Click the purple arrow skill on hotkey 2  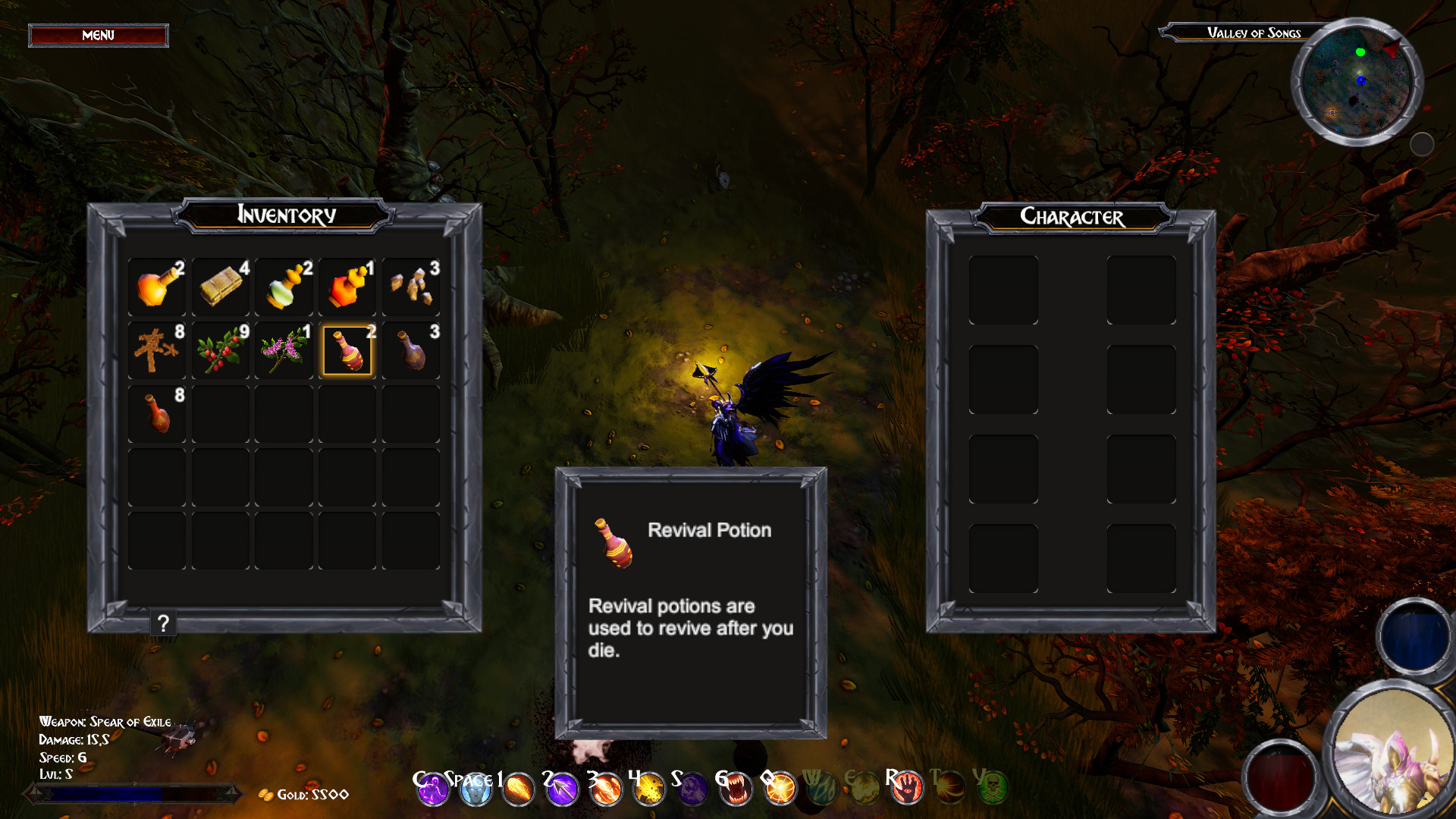(563, 789)
